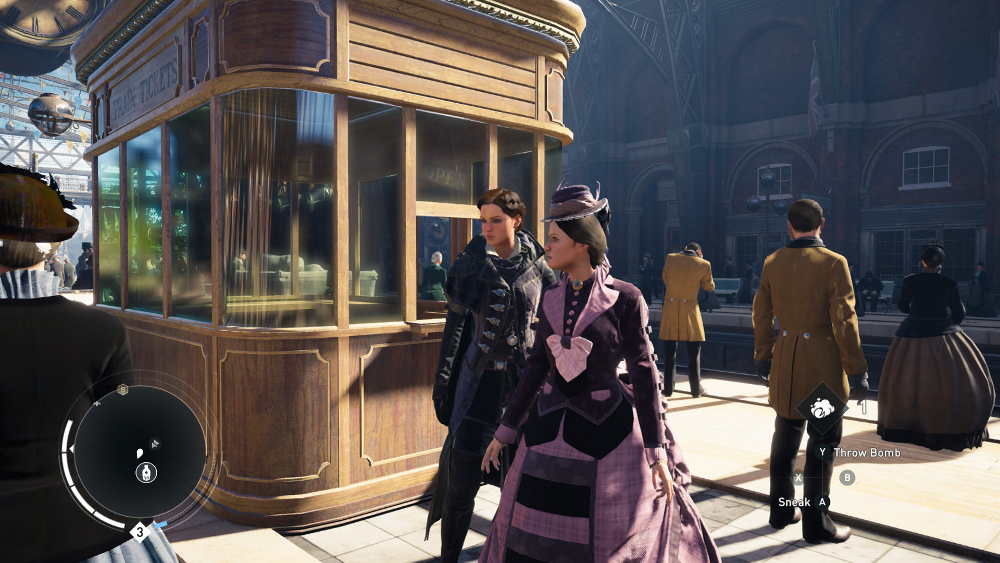Click the circular minimap
Screen dimensions: 1000x563
point(139,452)
